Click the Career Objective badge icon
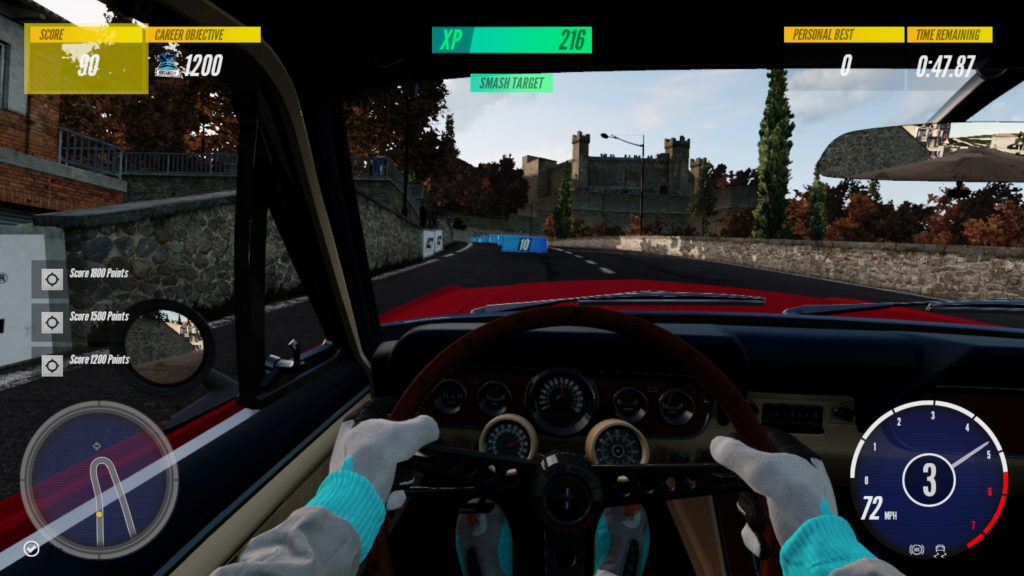 (167, 66)
